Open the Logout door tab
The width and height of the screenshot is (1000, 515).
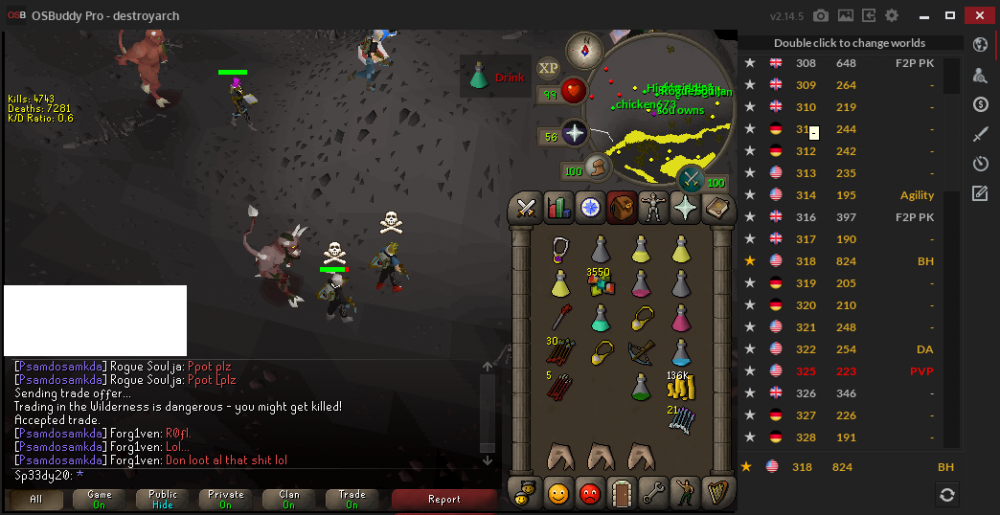[622, 492]
